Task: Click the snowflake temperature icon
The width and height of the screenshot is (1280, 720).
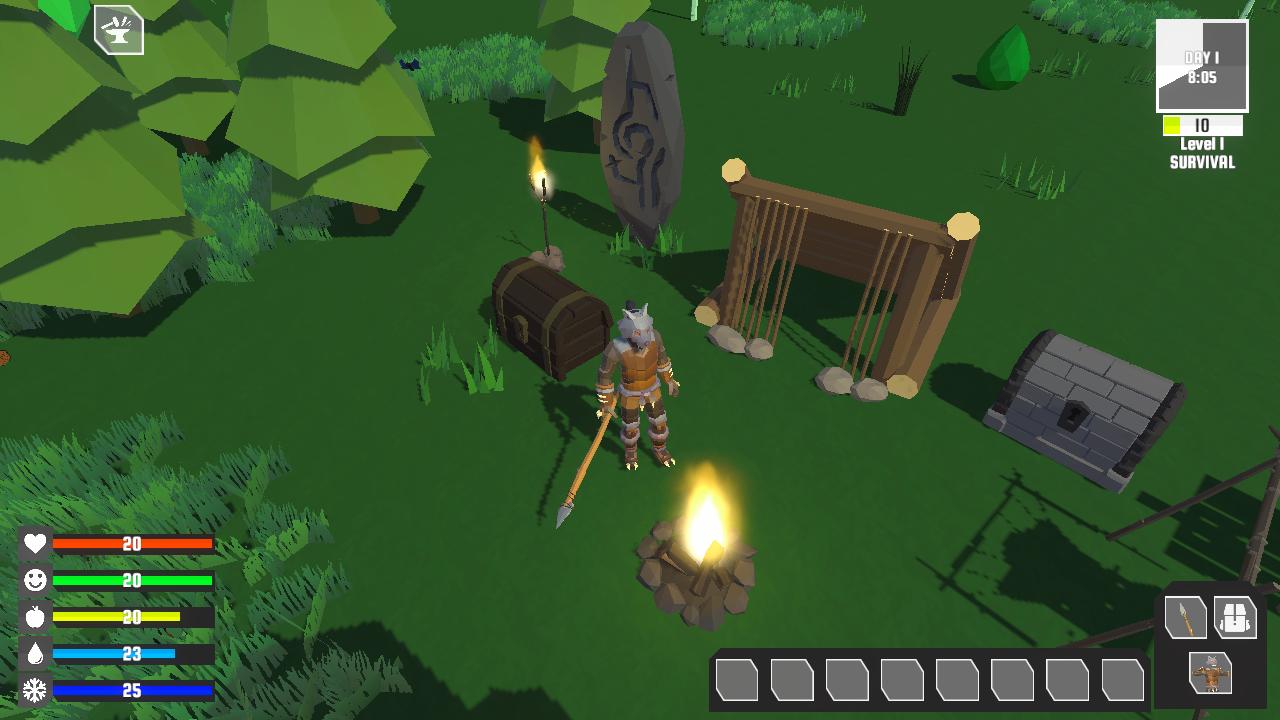Action: (x=34, y=689)
